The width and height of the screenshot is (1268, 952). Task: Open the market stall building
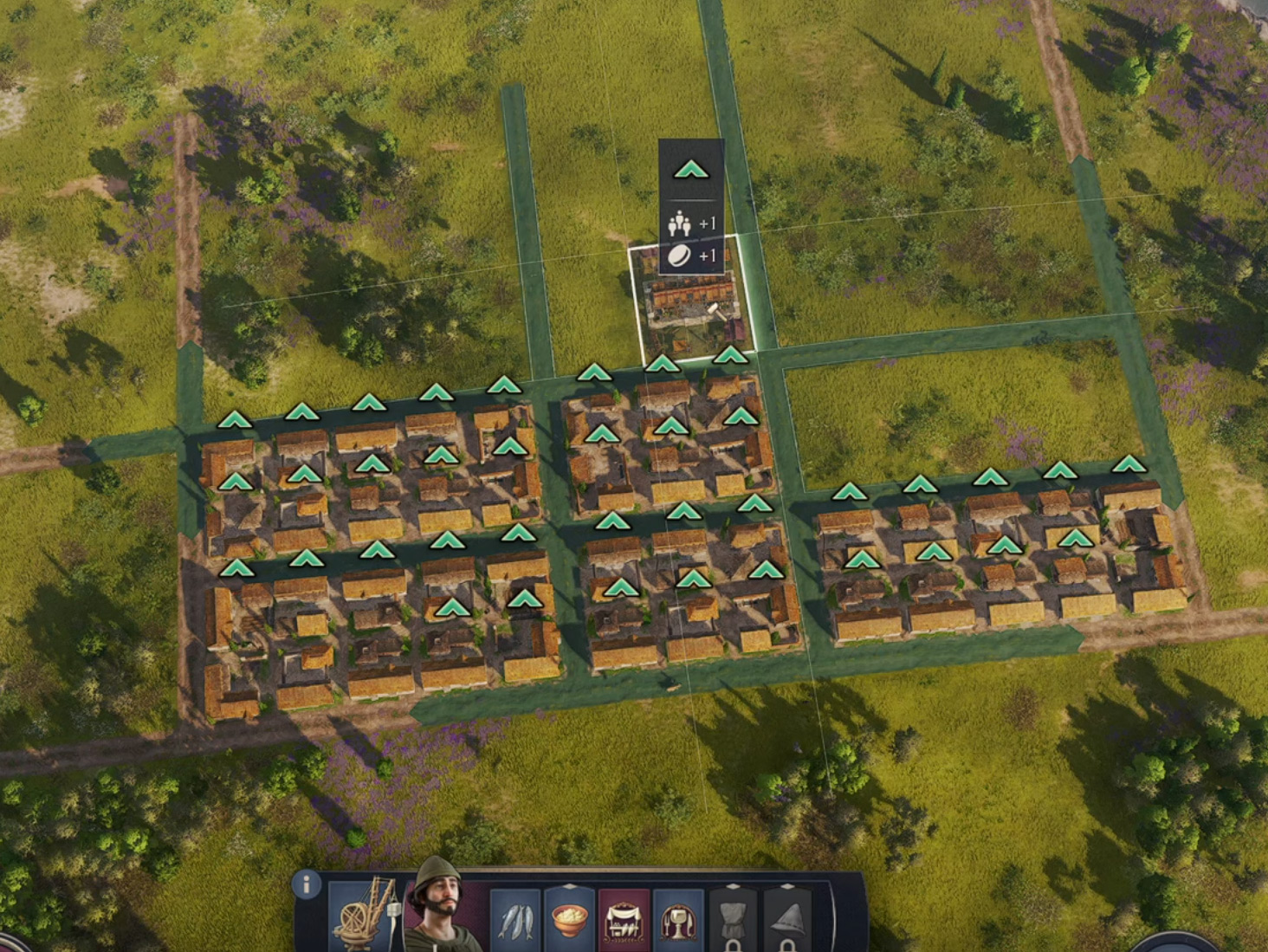click(624, 921)
